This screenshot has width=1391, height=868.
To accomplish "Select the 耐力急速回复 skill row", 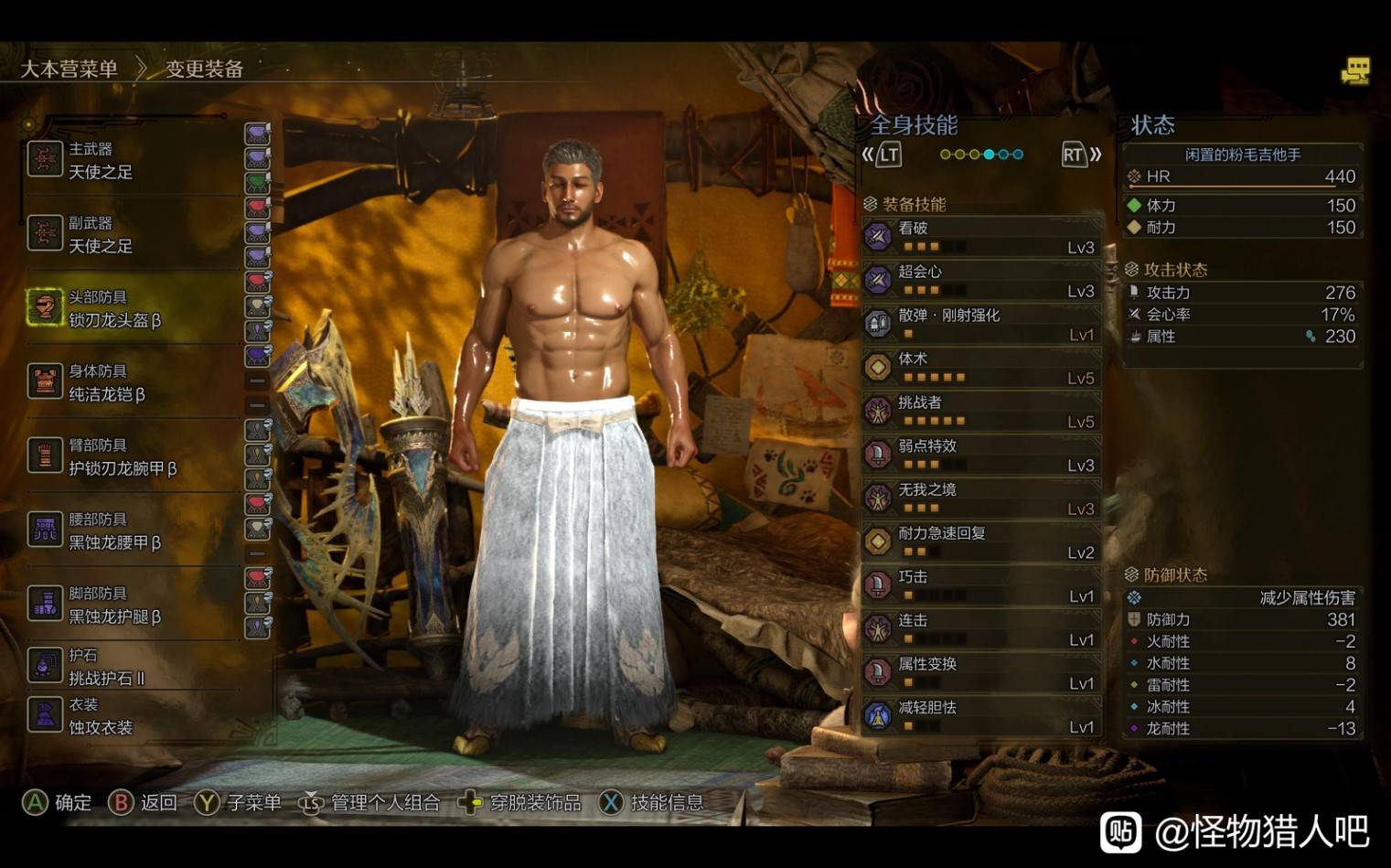I will [x=980, y=542].
